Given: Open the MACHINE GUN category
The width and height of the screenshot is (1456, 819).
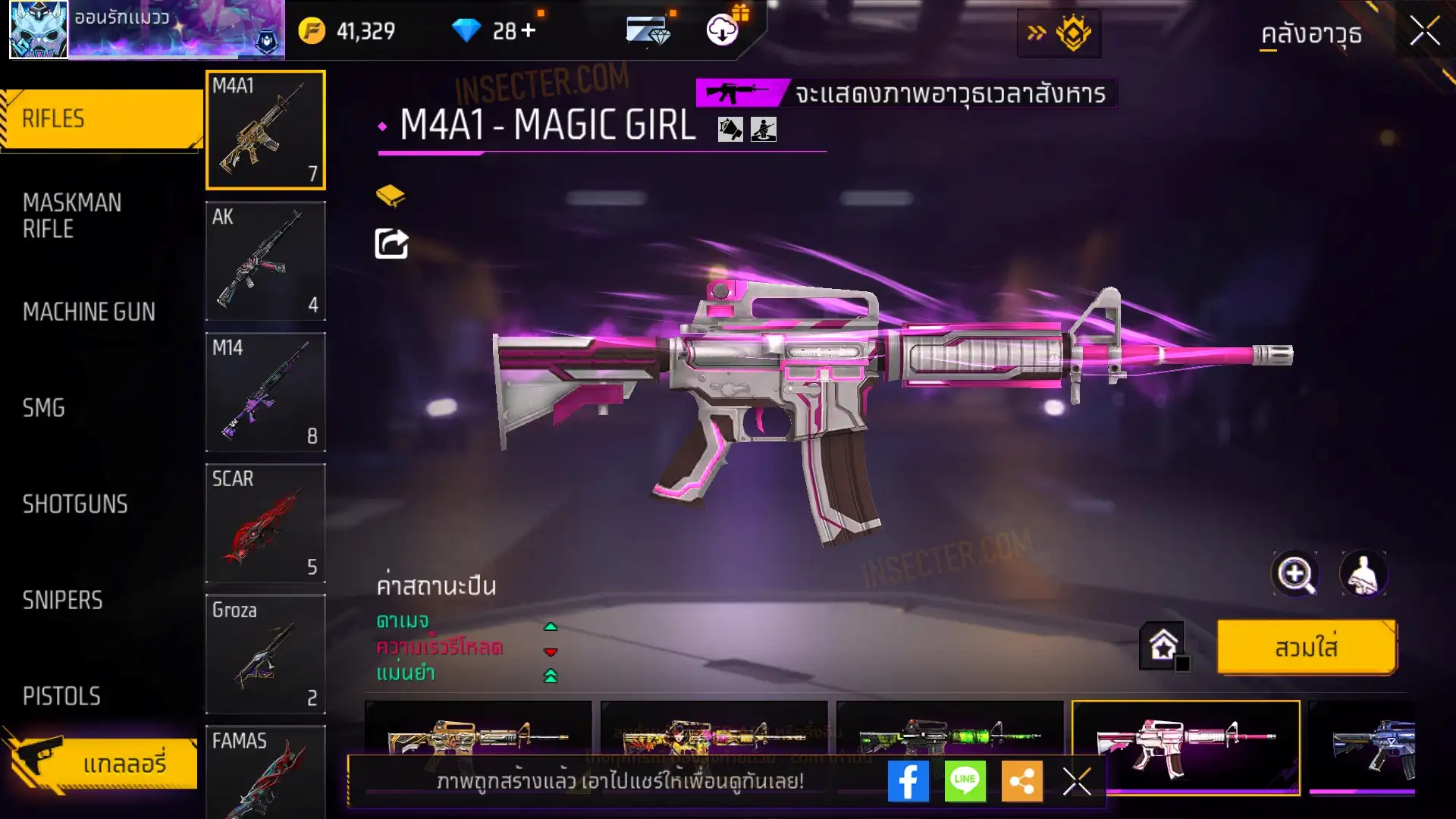Looking at the screenshot, I should pos(89,312).
